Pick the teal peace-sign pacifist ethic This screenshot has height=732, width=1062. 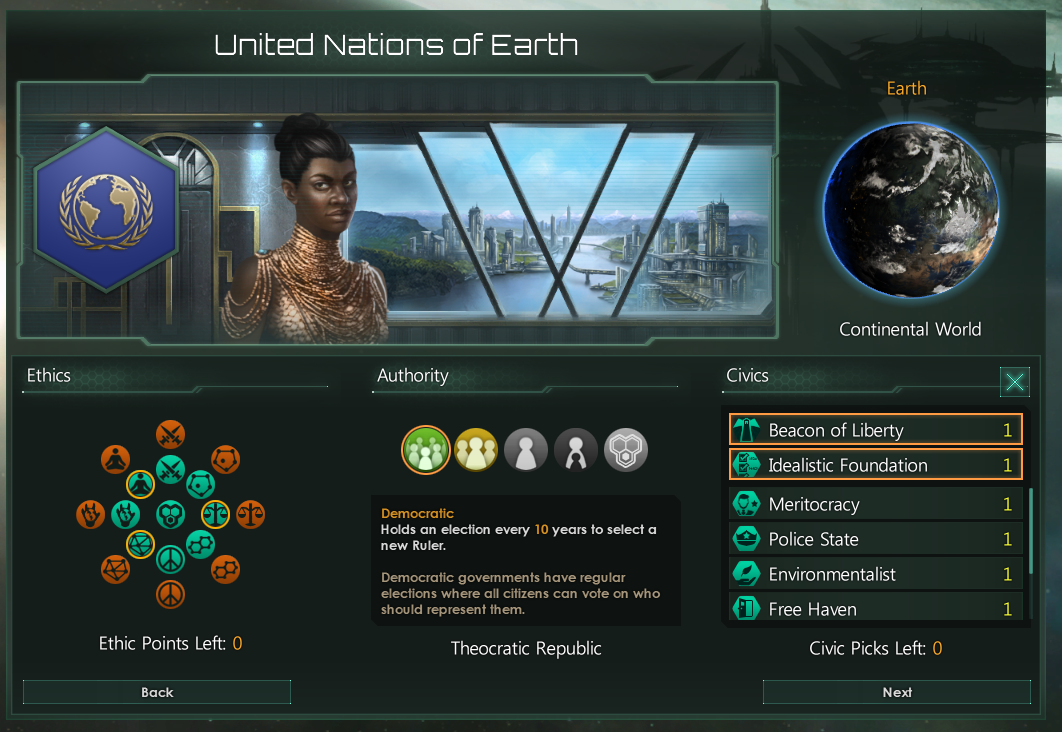(170, 559)
